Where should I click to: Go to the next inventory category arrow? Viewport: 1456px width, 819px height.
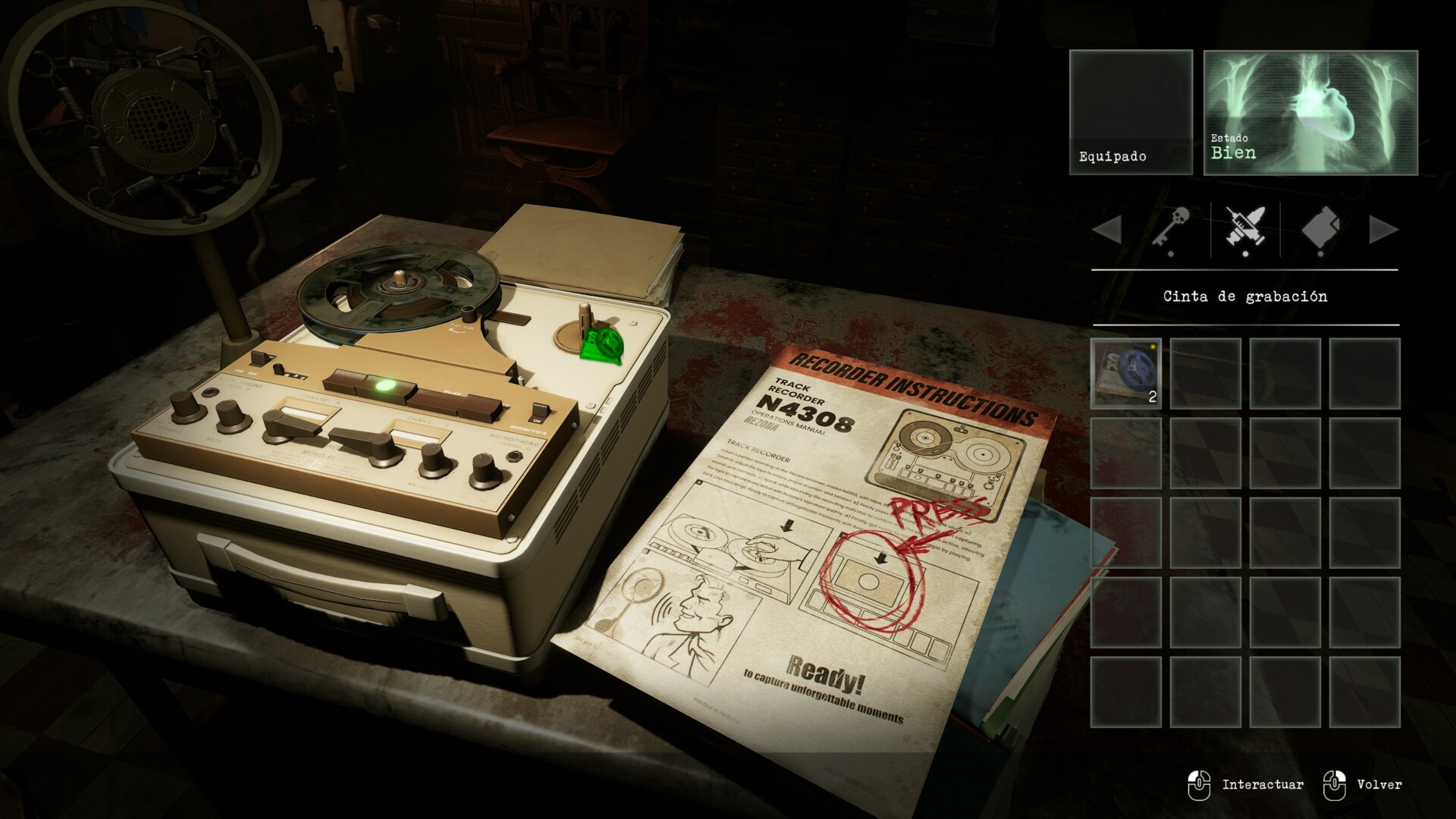[x=1383, y=230]
